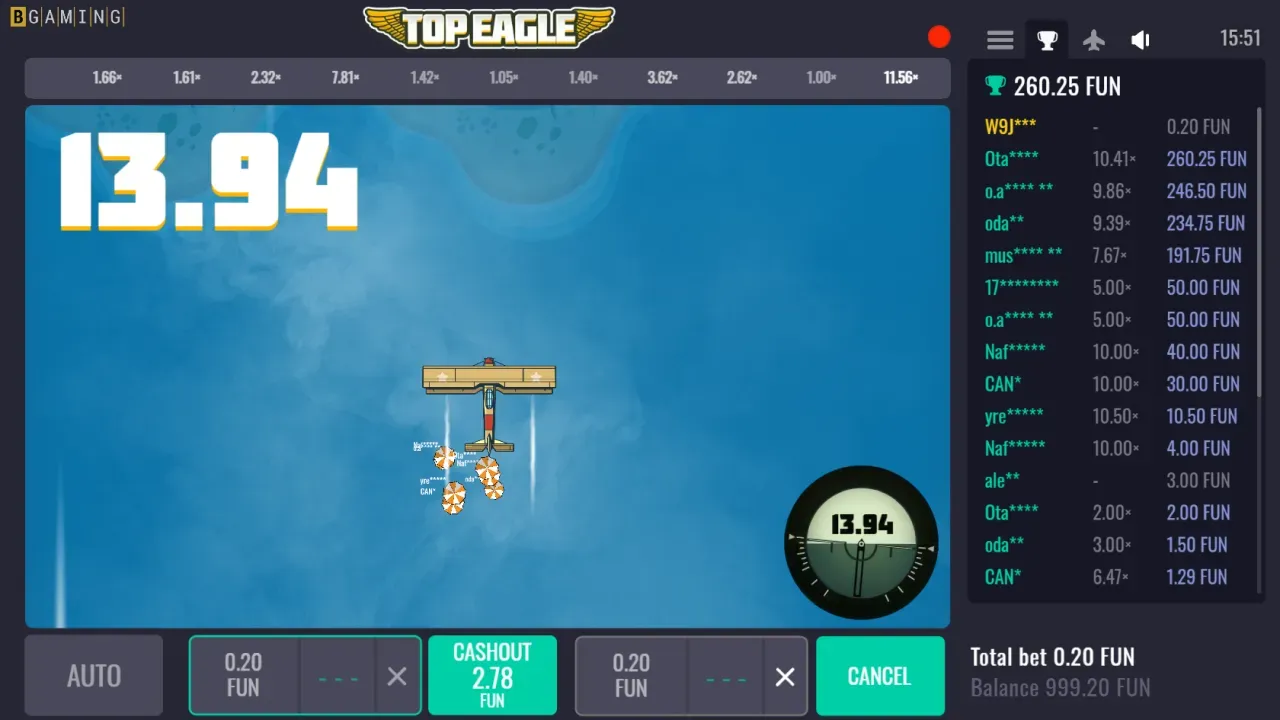Click the BGAMING logo
The width and height of the screenshot is (1280, 720).
[66, 16]
